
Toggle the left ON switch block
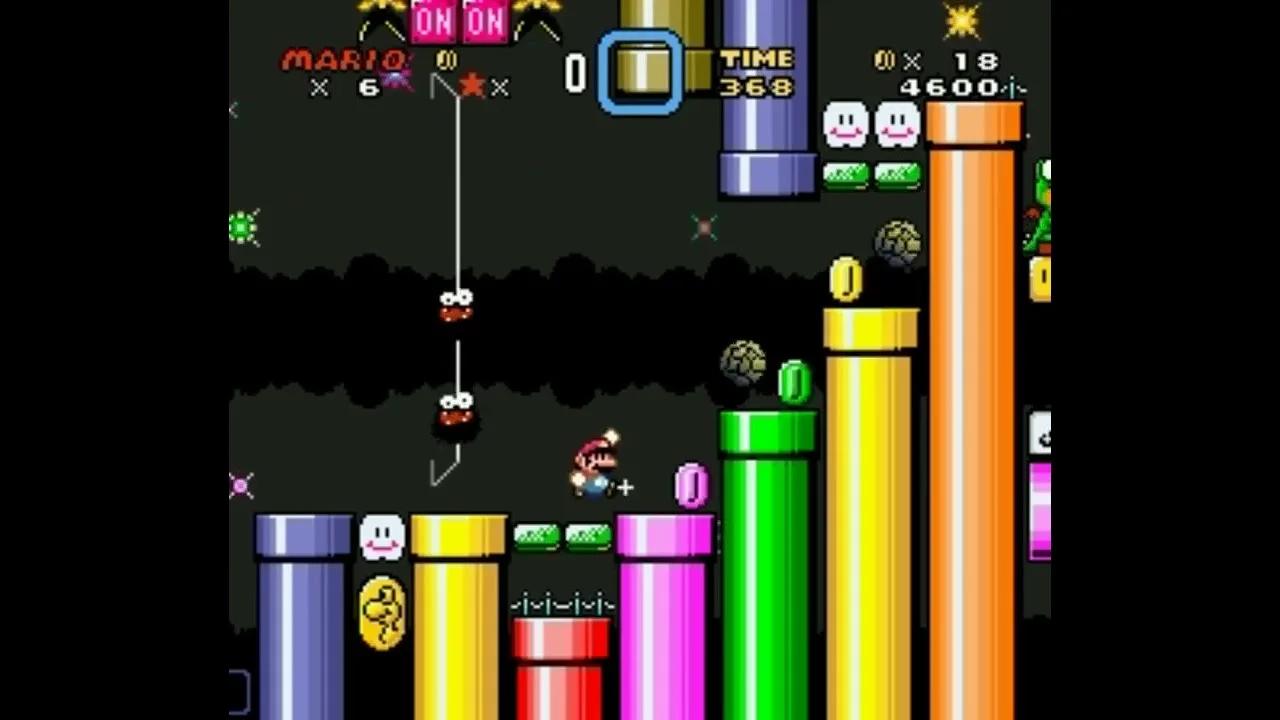[432, 20]
